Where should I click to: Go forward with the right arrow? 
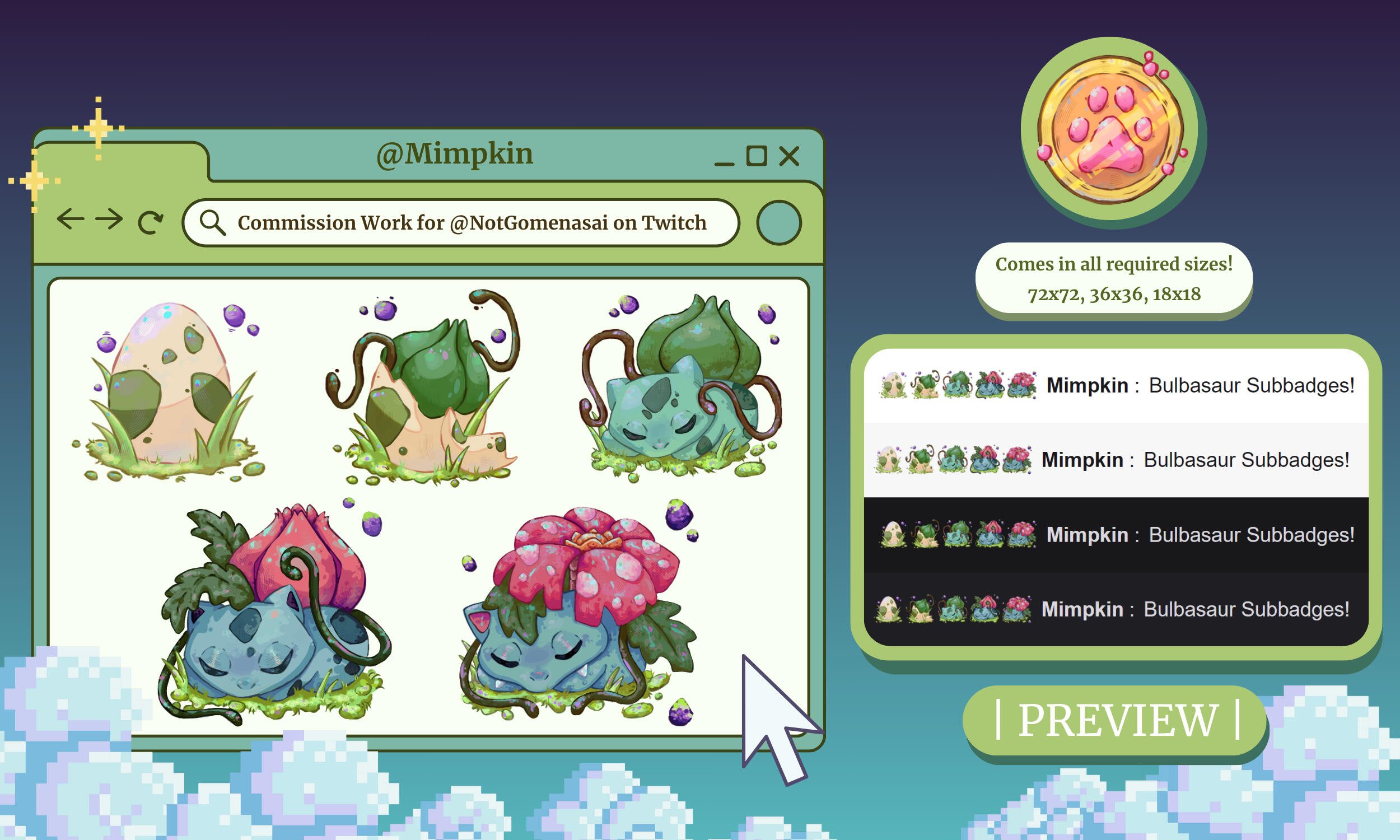coord(109,218)
